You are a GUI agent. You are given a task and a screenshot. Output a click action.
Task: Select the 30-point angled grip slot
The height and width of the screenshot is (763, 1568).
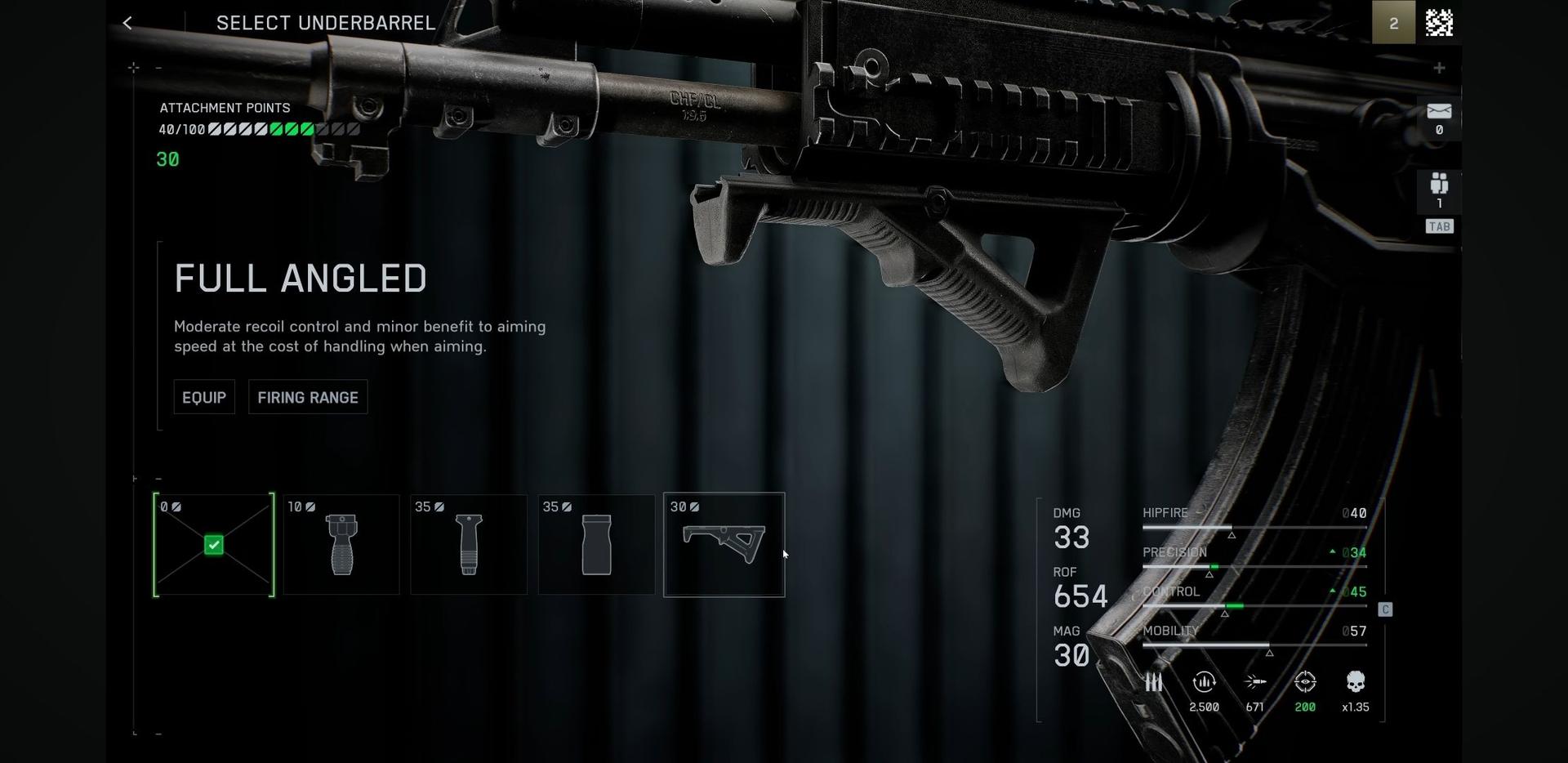[724, 545]
